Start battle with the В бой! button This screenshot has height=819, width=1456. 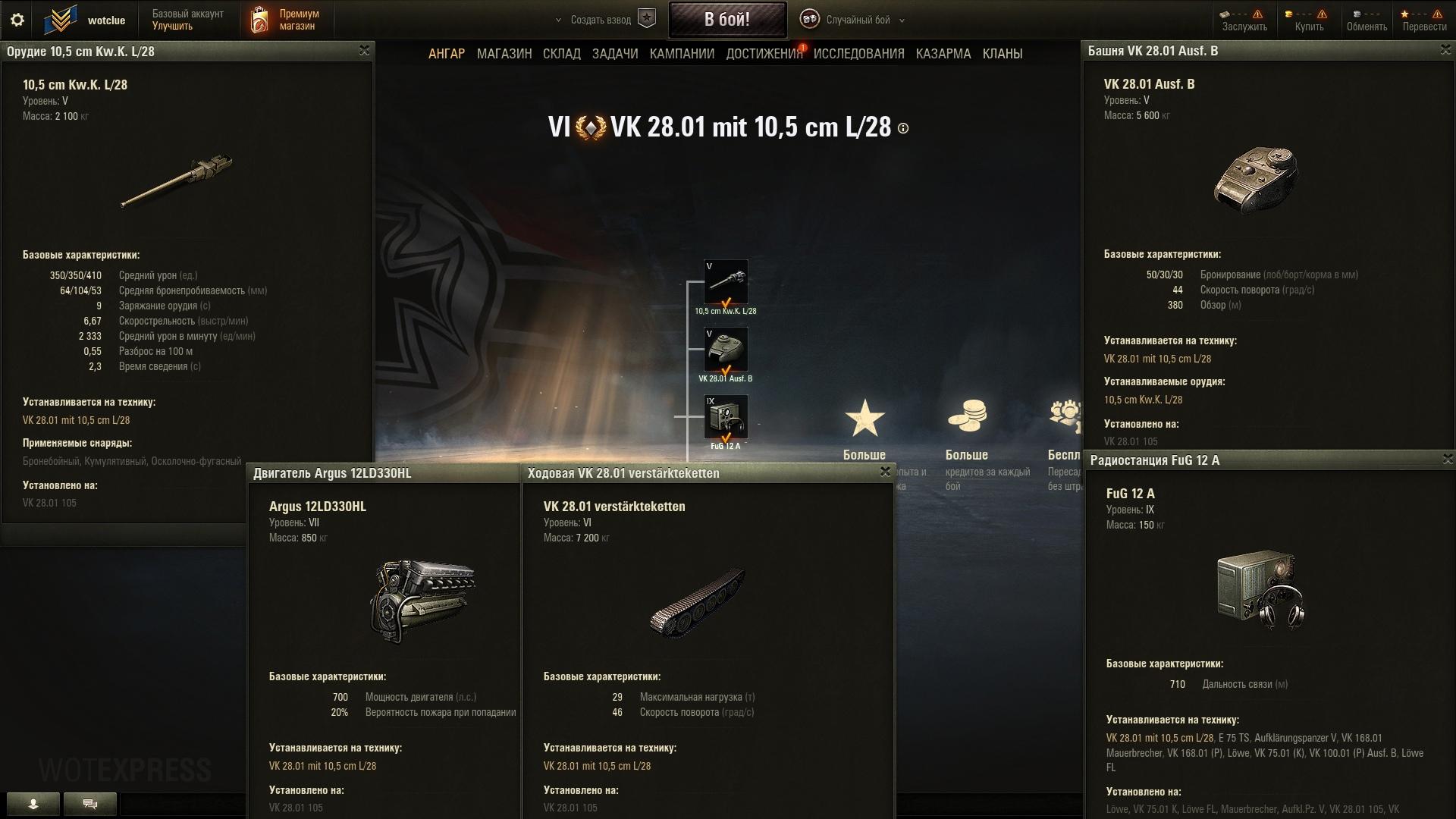(x=726, y=20)
